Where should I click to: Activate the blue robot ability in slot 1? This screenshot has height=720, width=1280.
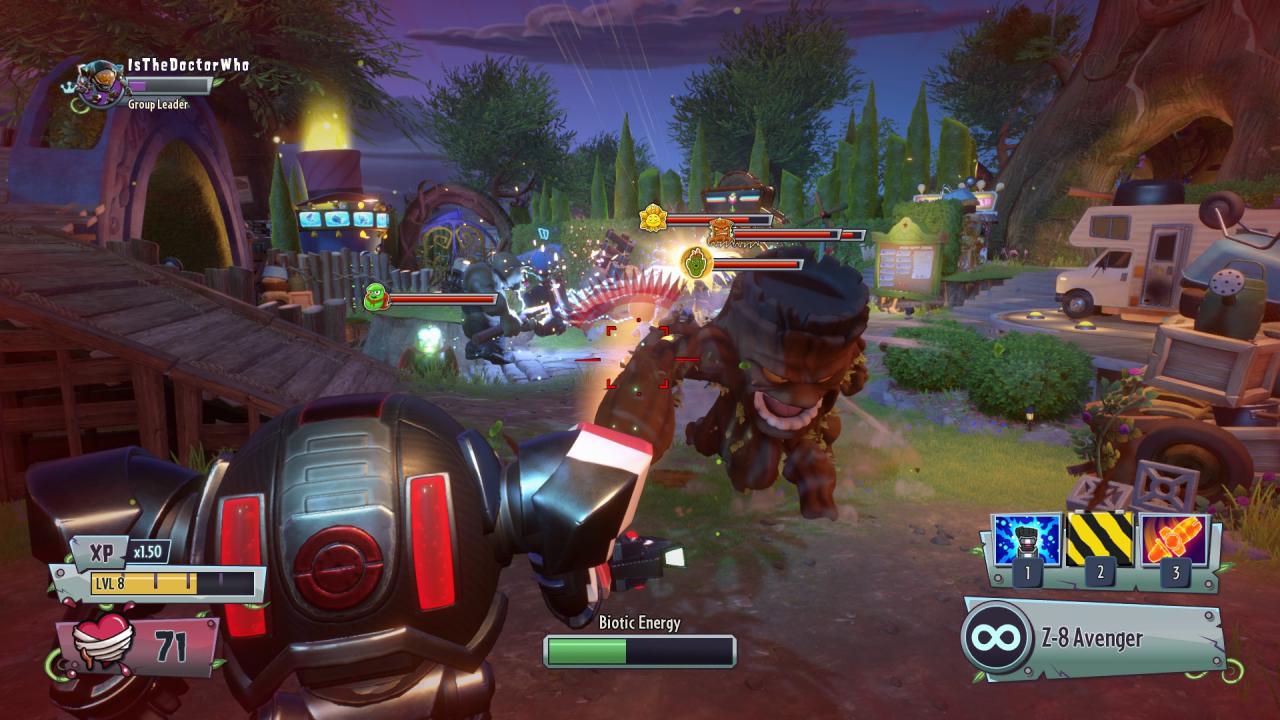coord(1027,541)
